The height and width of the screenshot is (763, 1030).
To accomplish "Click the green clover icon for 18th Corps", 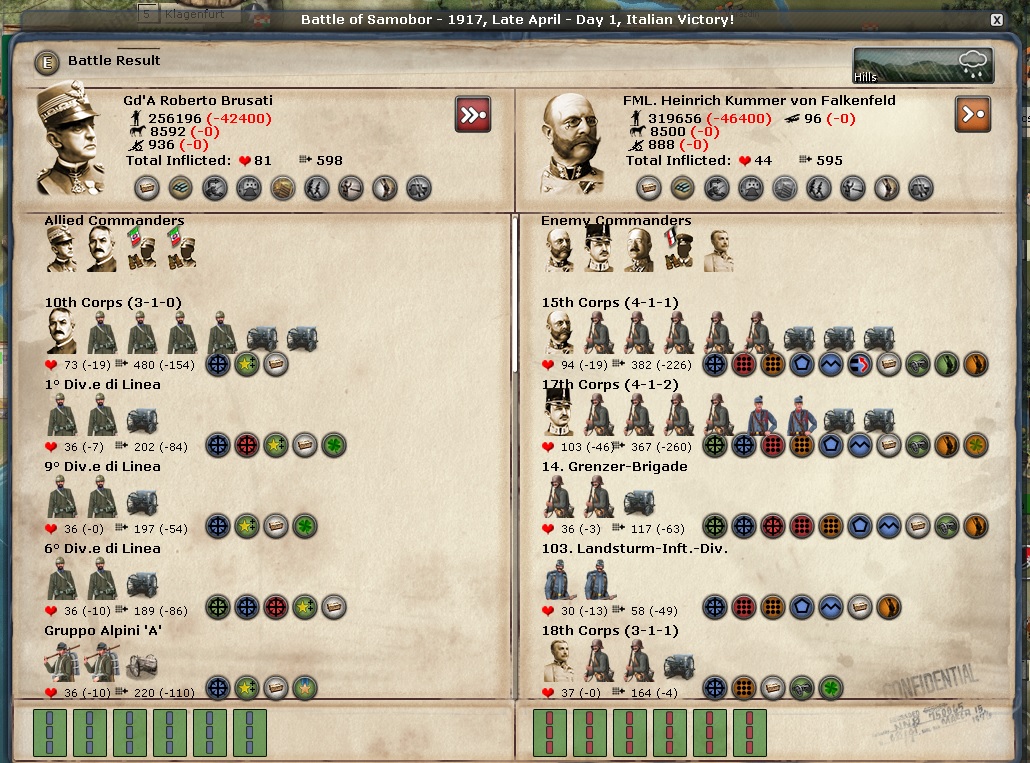I will (x=830, y=688).
